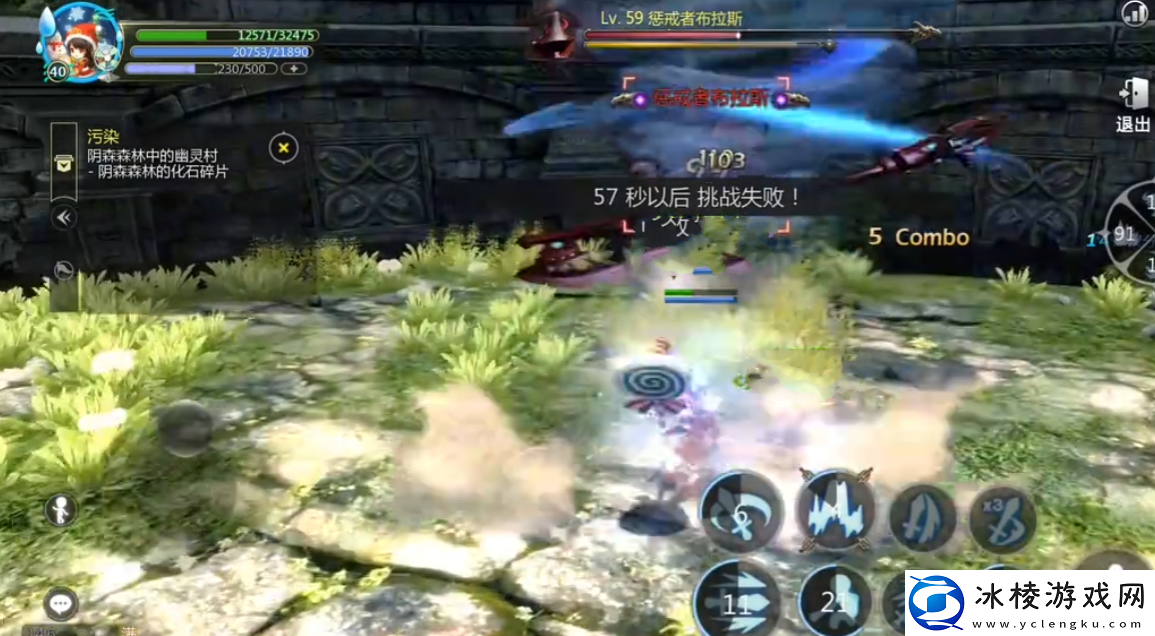Click the plus button beside 230/500 bar
This screenshot has height=636, width=1155.
tap(294, 69)
